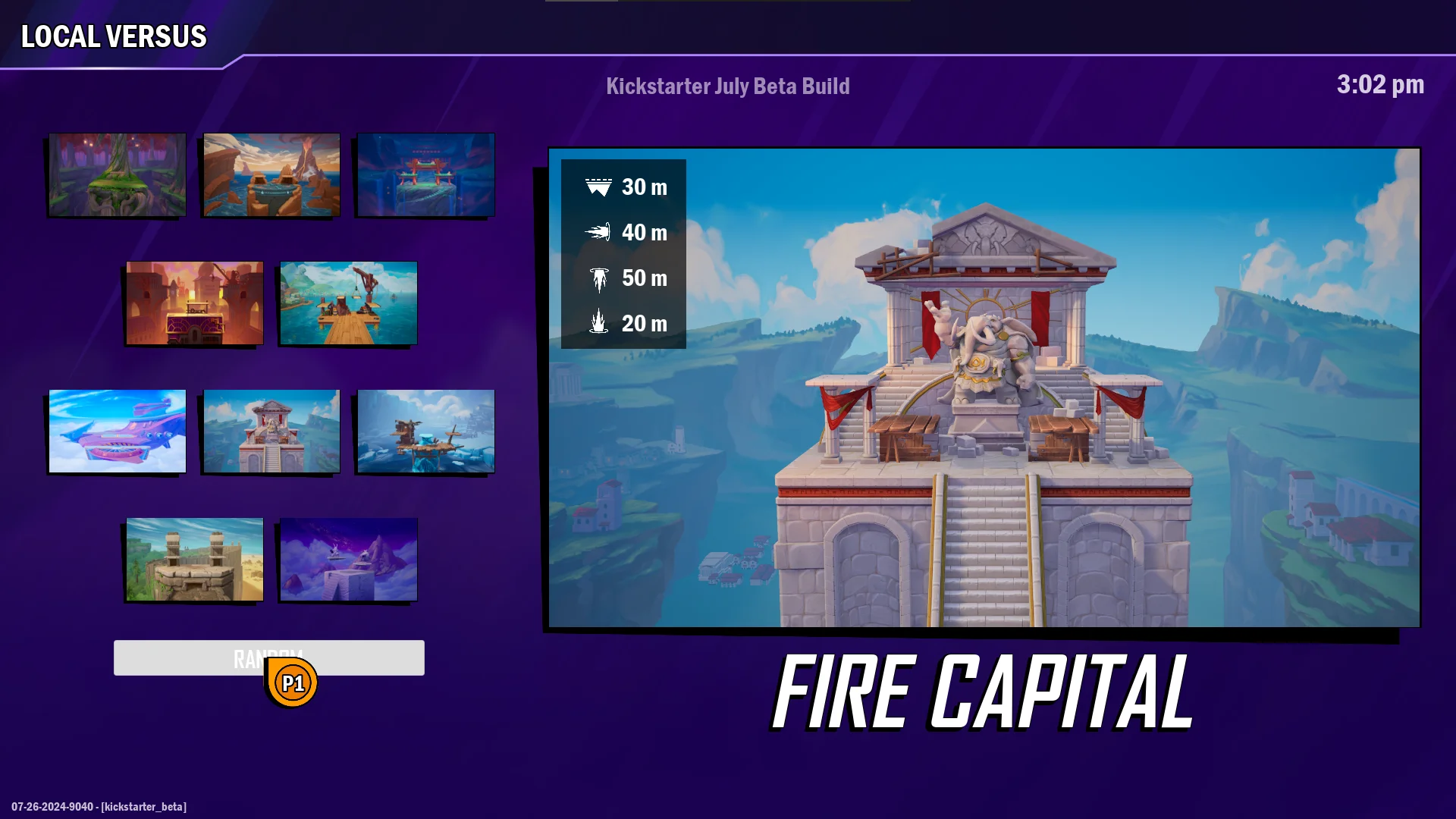Image resolution: width=1456 pixels, height=819 pixels.
Task: Pick the dockside crane stage thumbnail
Action: pyautogui.click(x=348, y=303)
